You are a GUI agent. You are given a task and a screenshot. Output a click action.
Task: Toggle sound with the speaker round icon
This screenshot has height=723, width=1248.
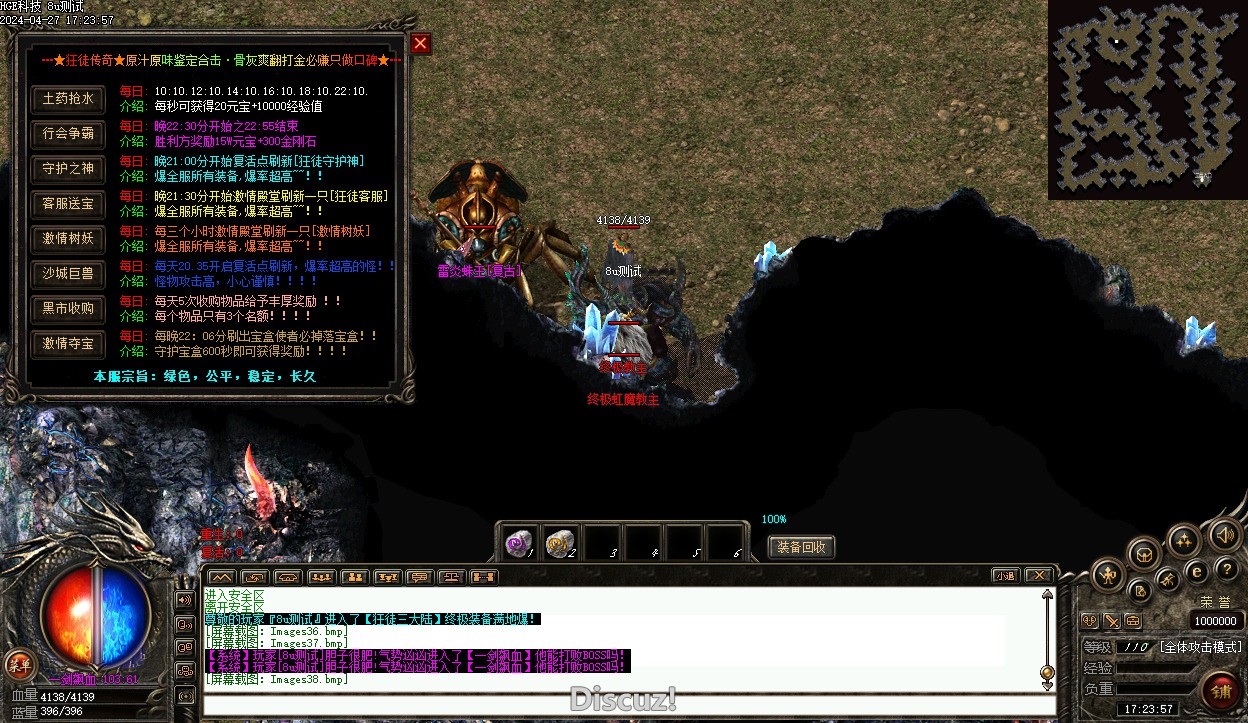(x=1224, y=535)
